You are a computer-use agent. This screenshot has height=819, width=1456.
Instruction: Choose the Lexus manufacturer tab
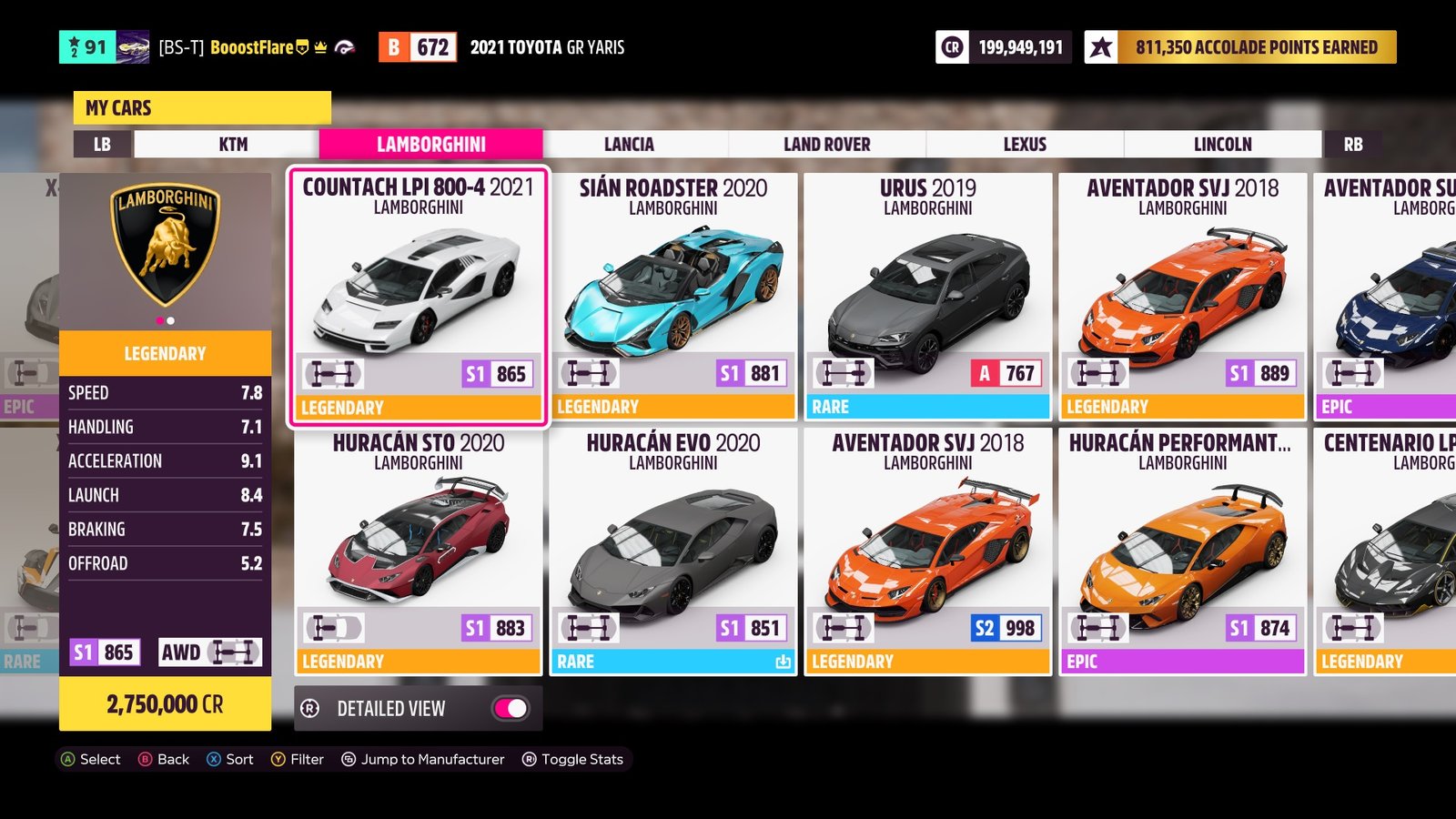[x=1025, y=144]
